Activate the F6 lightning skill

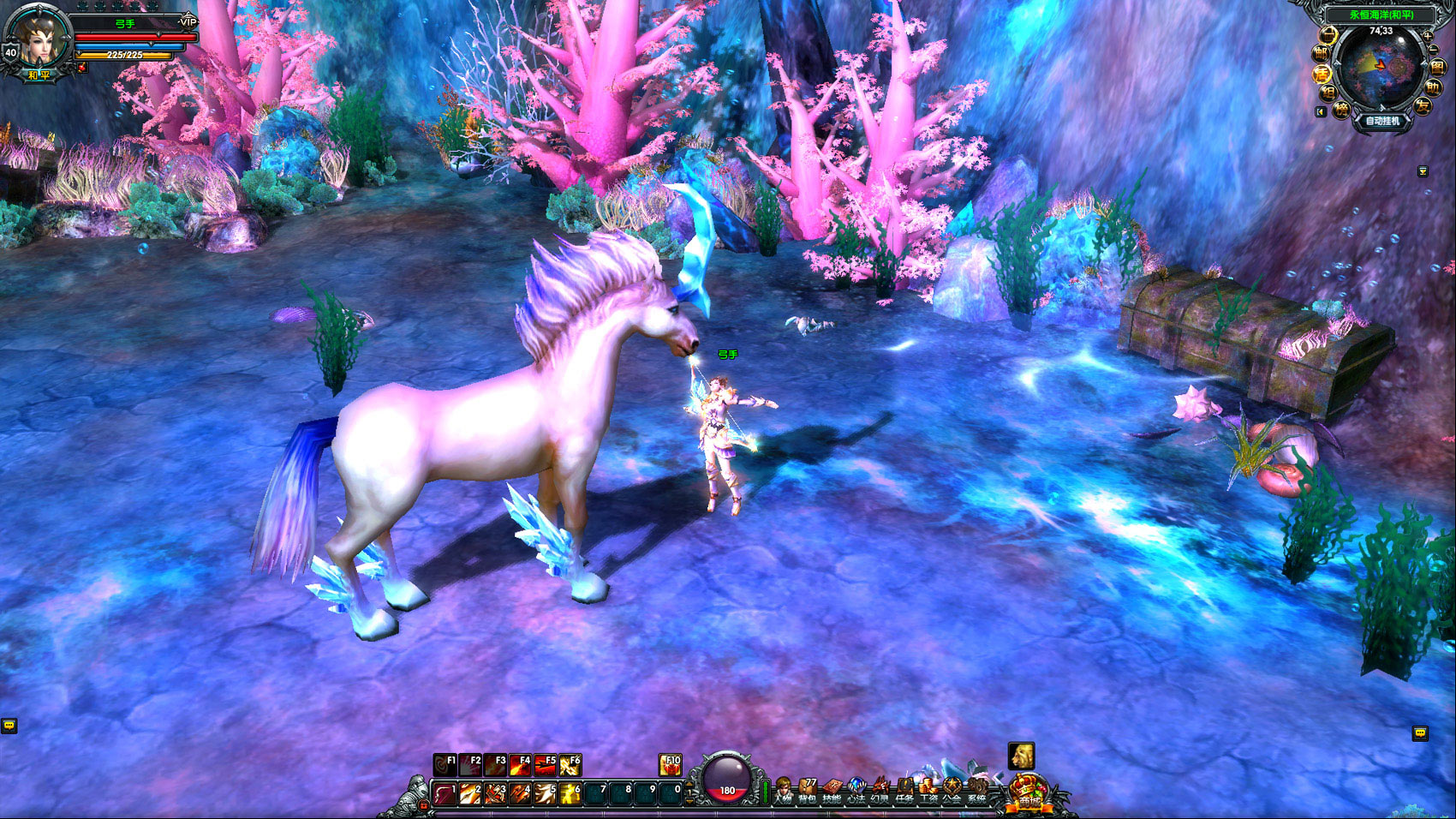click(570, 764)
